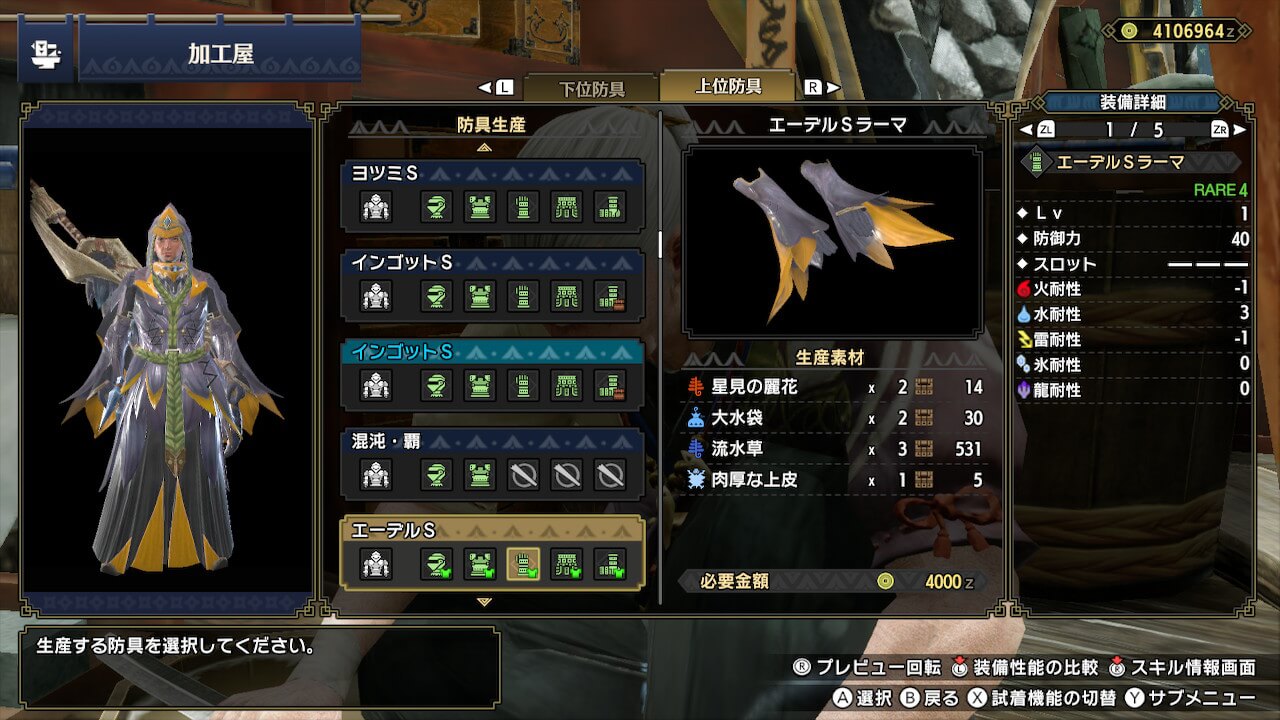
Task: Pick the ヨツミS leg armor icon
Action: (x=610, y=207)
